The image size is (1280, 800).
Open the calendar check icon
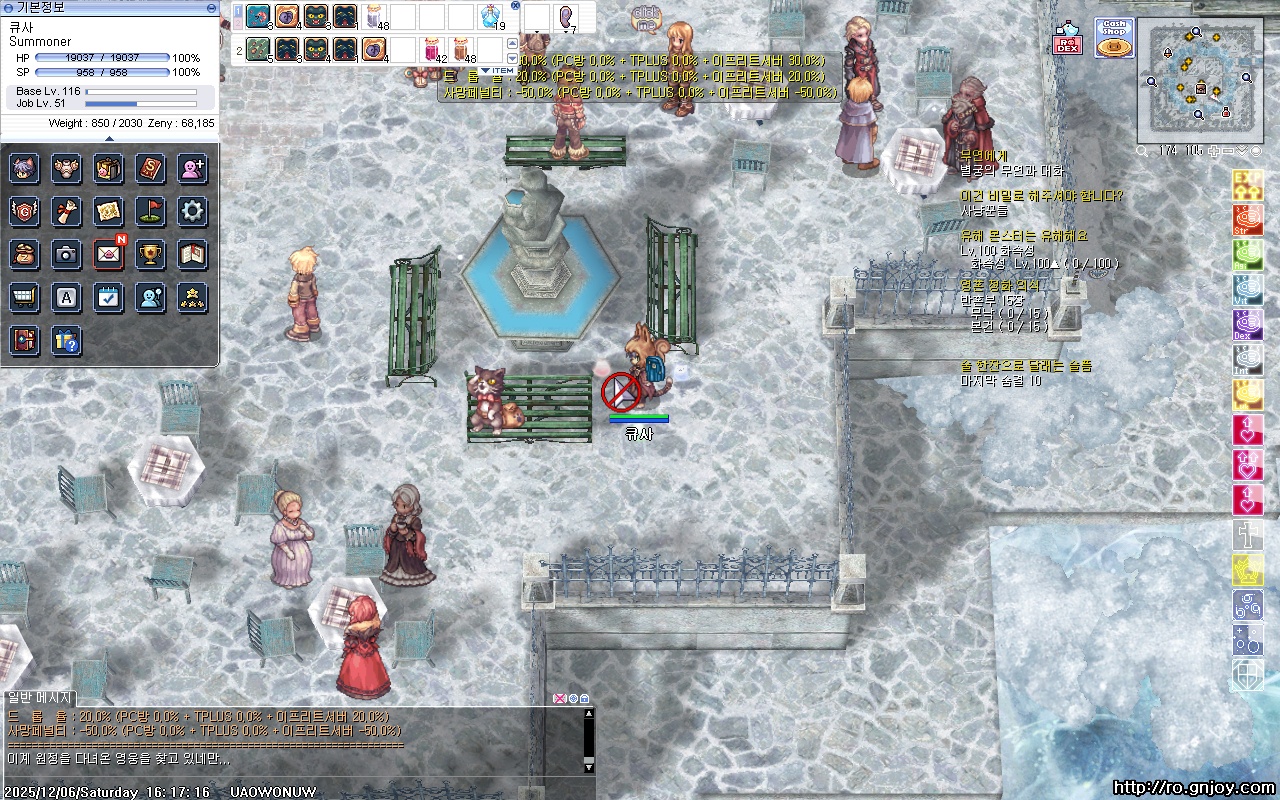click(x=109, y=297)
